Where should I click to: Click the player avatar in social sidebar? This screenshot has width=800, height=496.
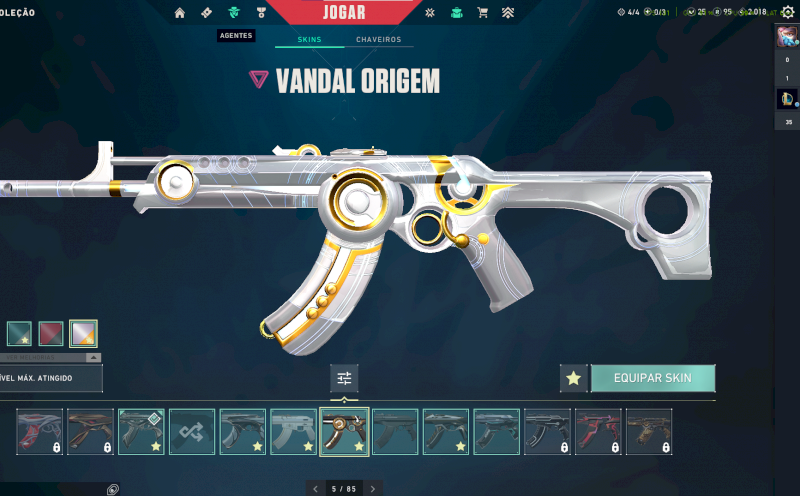pyautogui.click(x=786, y=38)
